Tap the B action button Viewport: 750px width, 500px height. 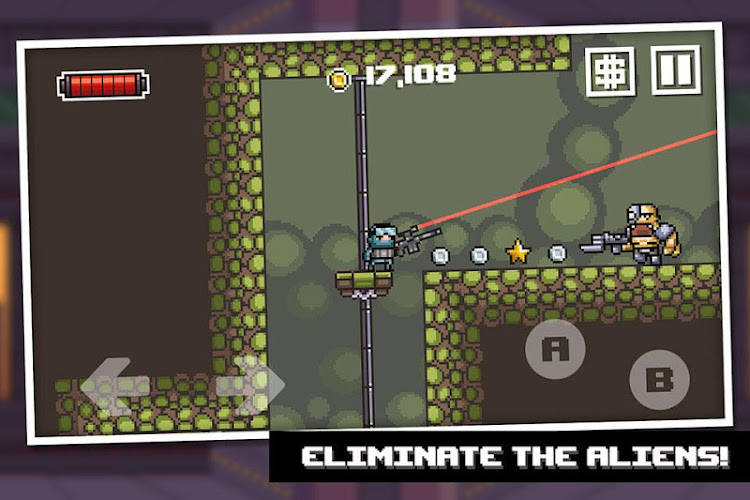tap(659, 379)
